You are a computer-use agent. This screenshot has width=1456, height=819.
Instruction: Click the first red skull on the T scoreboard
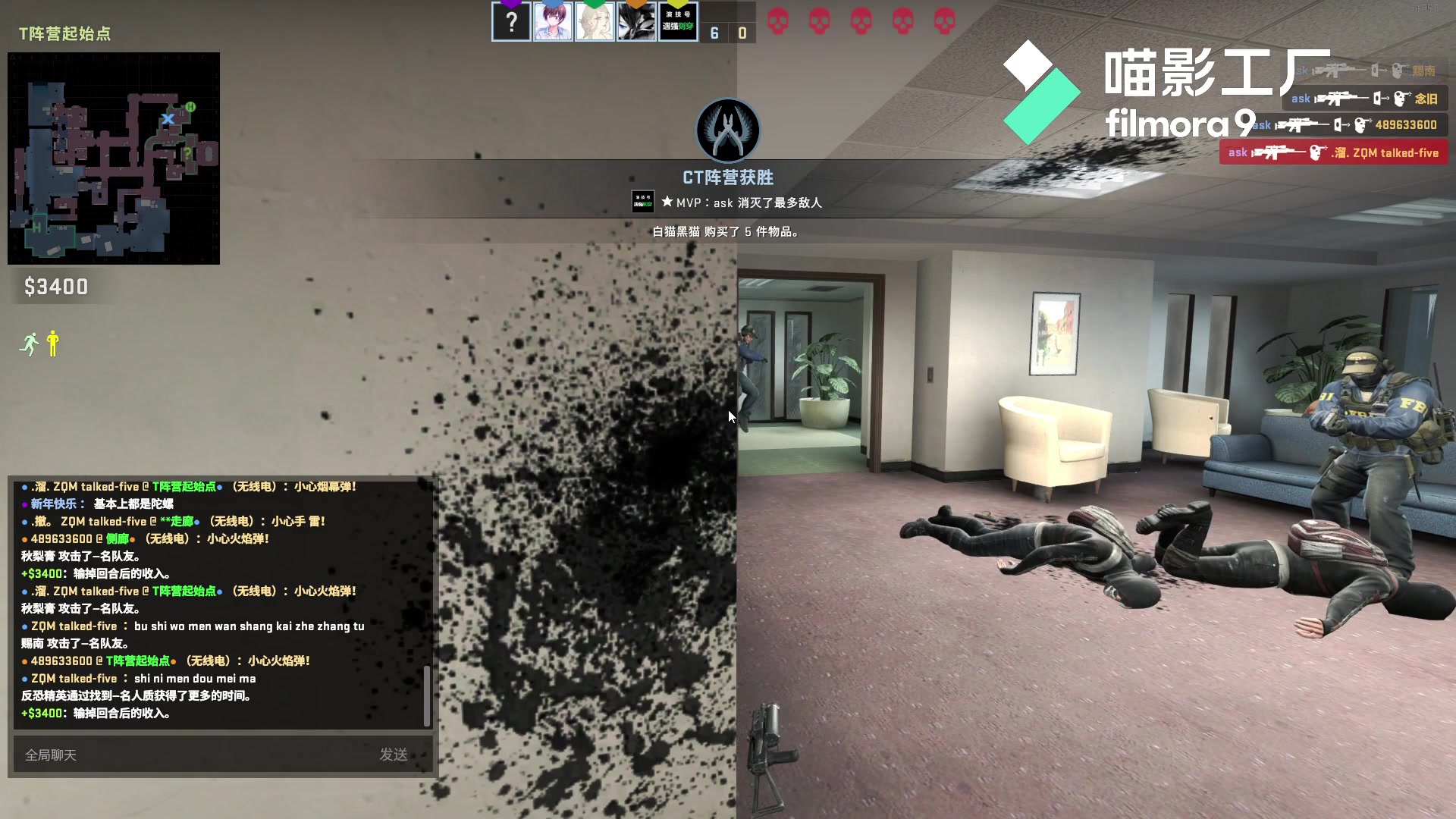pos(778,20)
